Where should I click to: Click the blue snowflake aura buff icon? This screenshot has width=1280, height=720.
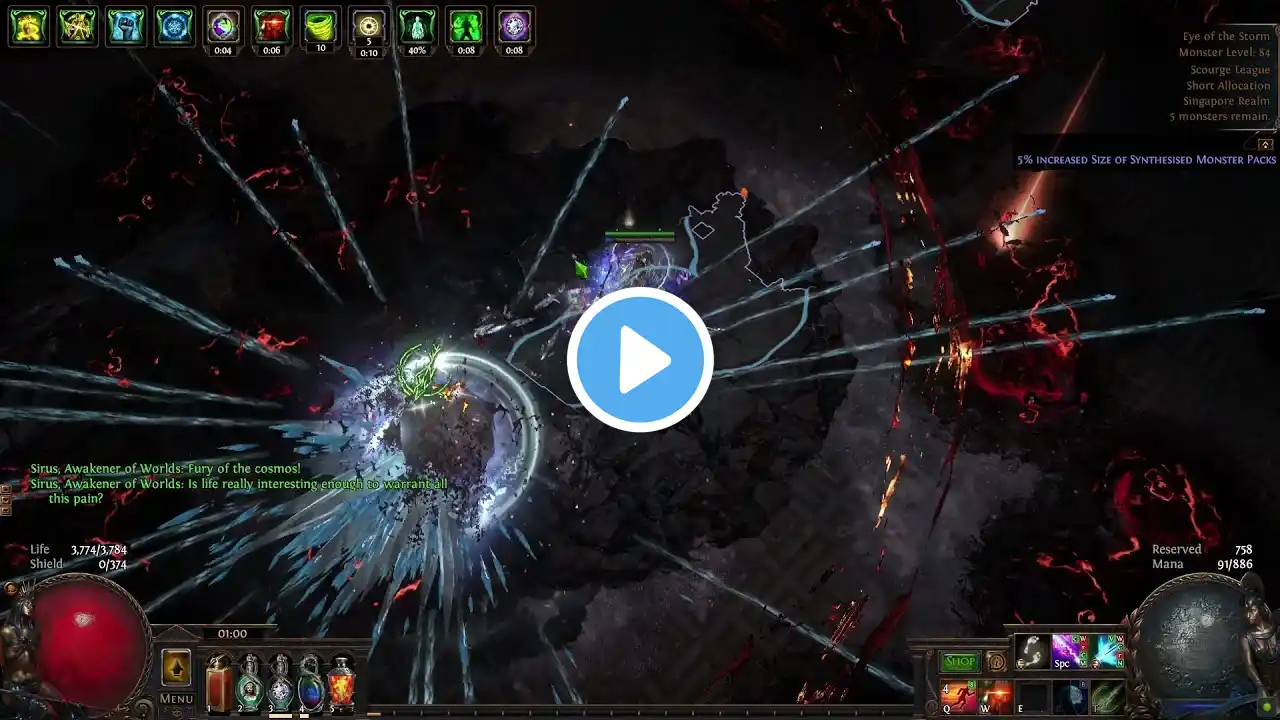pos(174,27)
